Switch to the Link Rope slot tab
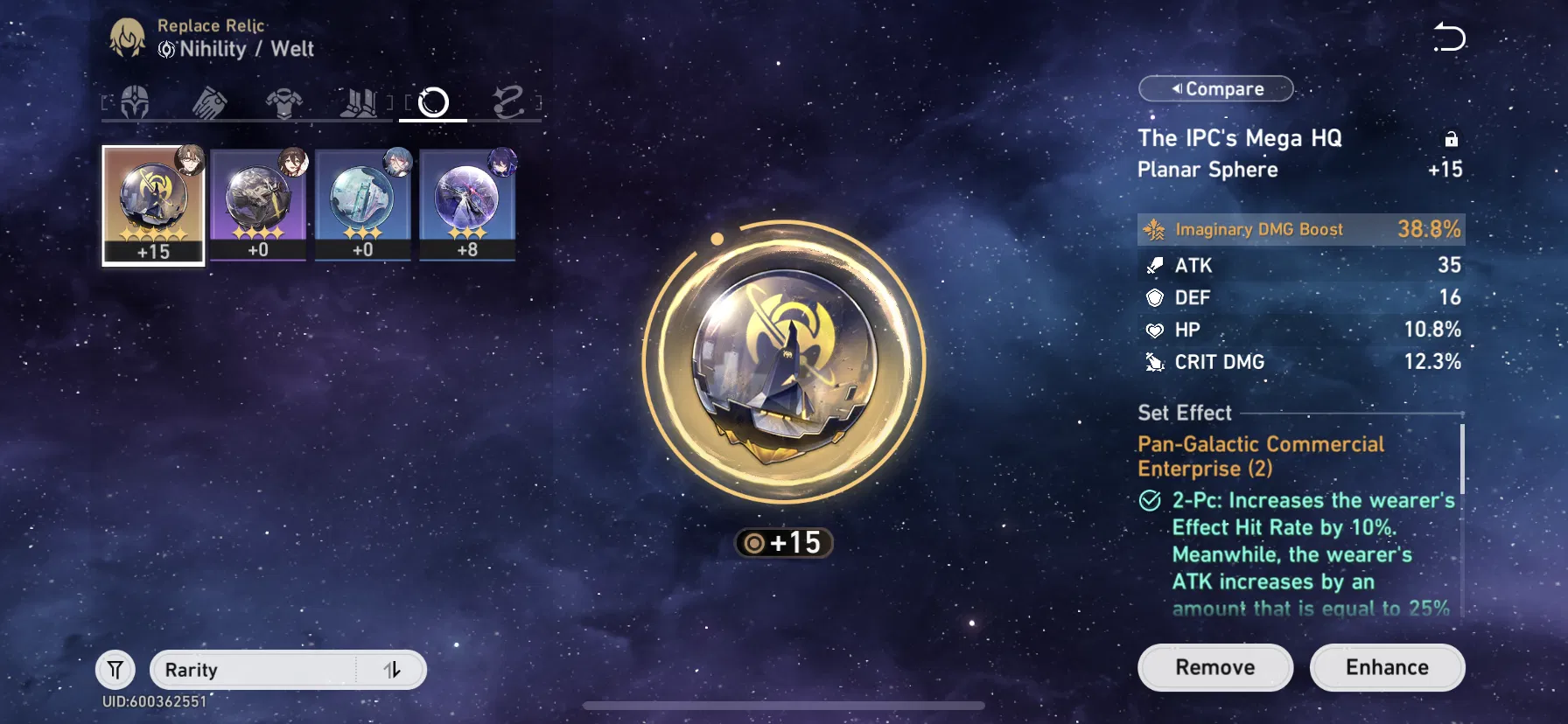The width and height of the screenshot is (1568, 724). pyautogui.click(x=512, y=102)
